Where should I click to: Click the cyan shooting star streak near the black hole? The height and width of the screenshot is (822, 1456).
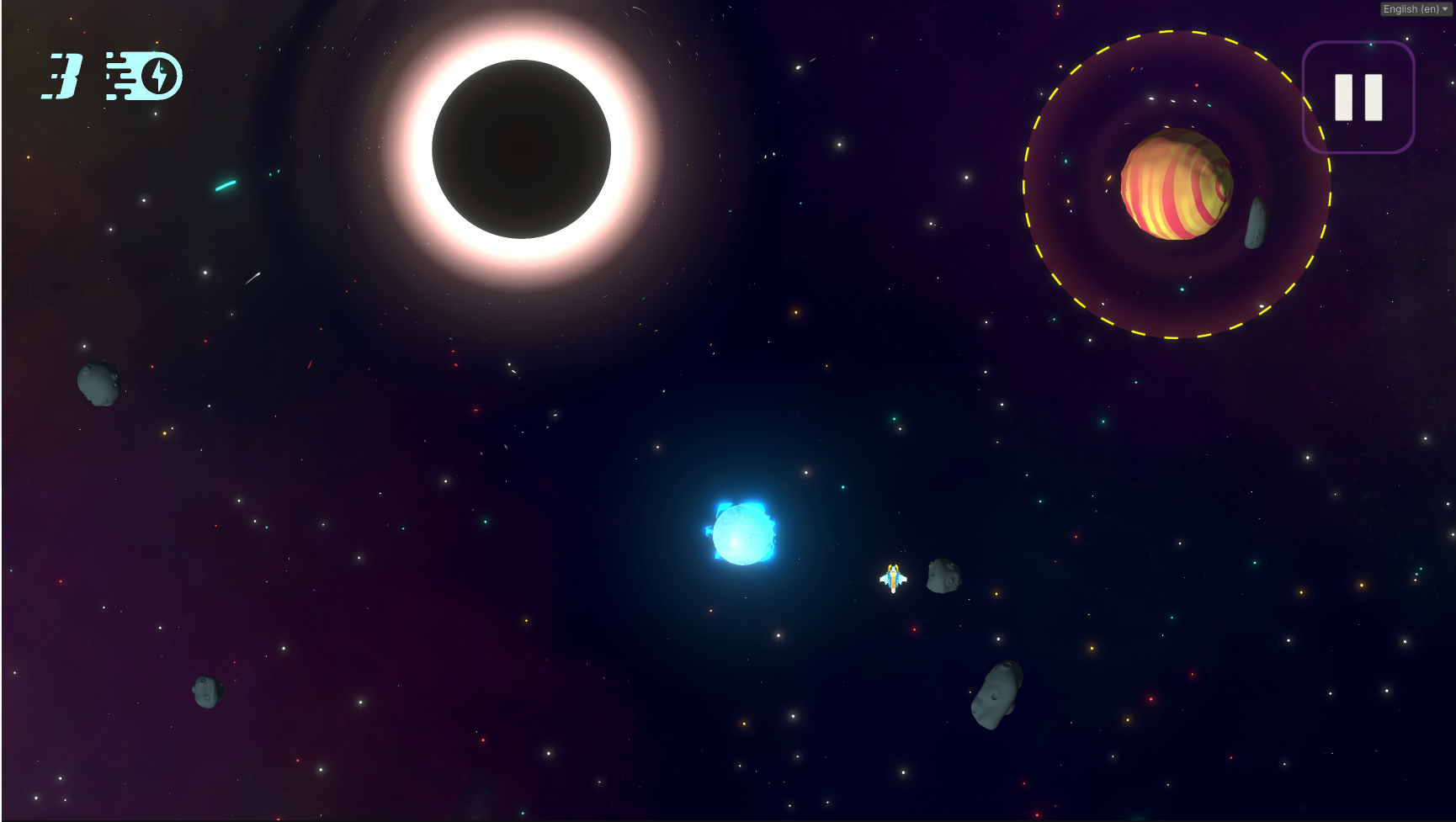tap(226, 184)
